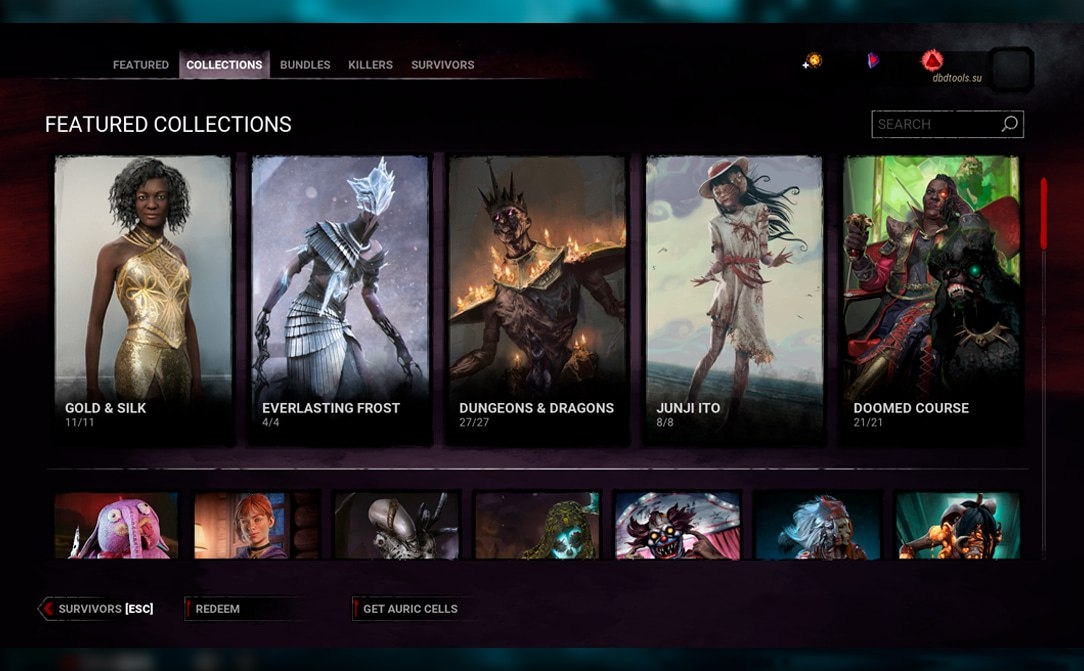Open the Bundles tab

[x=305, y=65]
